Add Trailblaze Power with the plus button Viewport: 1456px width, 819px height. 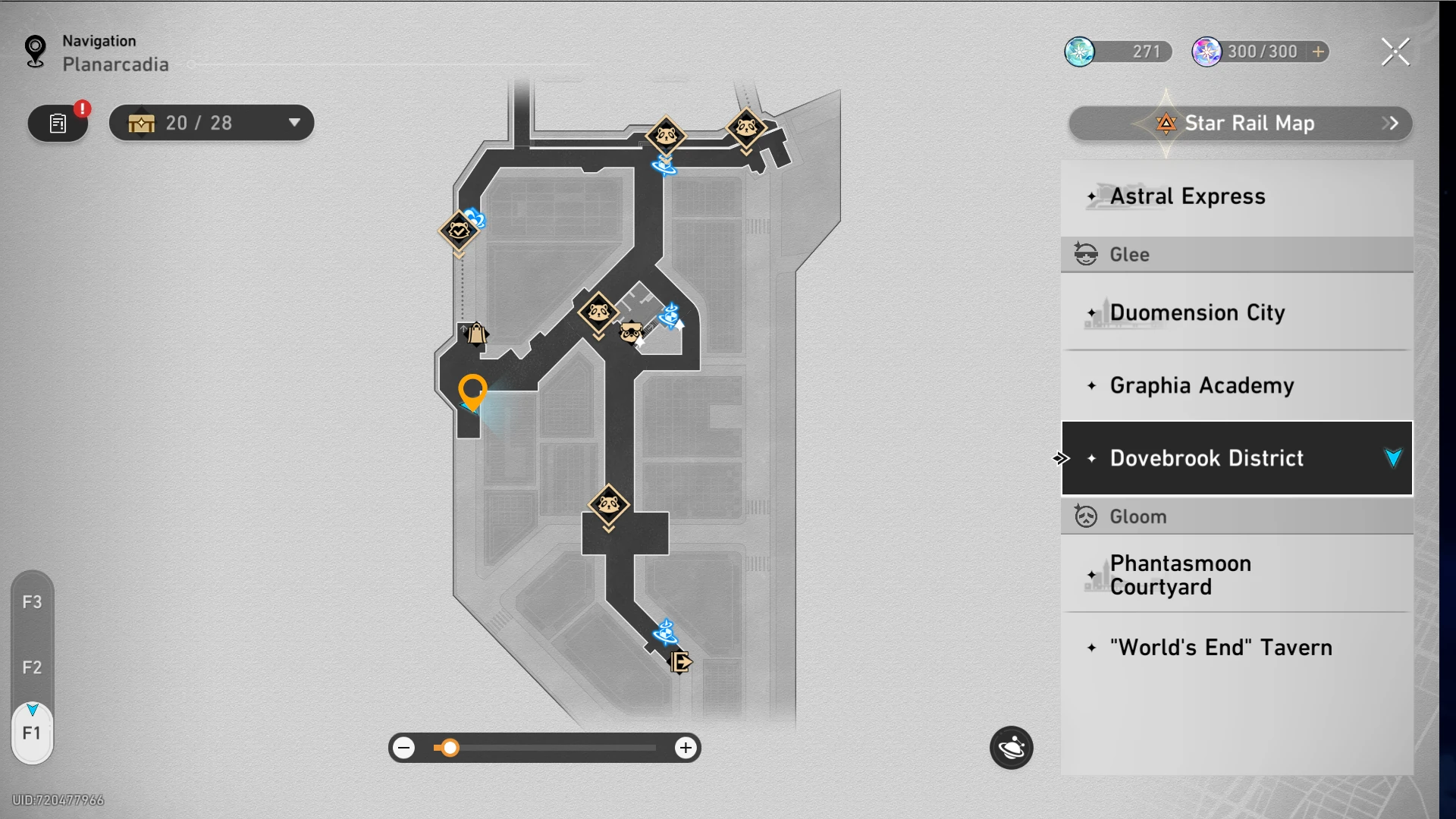tap(1319, 52)
